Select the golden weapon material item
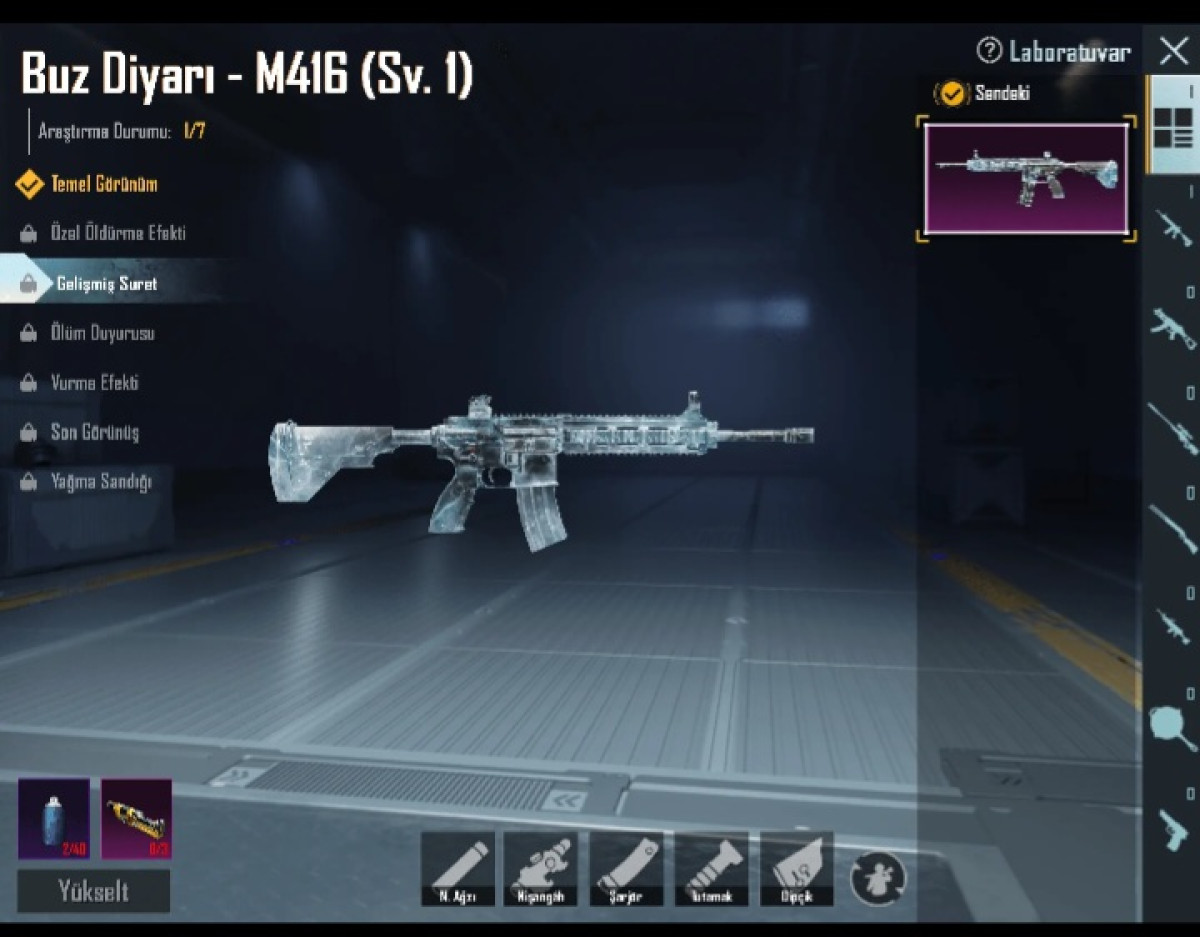The width and height of the screenshot is (1200, 937). [136, 819]
